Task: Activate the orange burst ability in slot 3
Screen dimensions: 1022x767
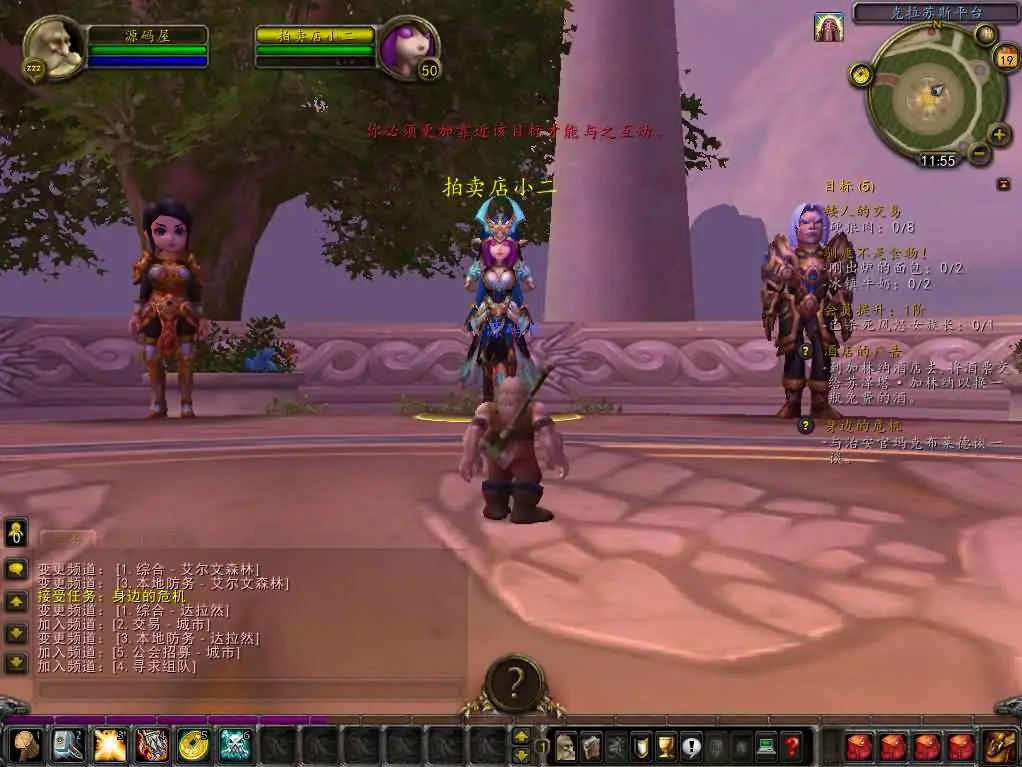Action: pyautogui.click(x=109, y=744)
